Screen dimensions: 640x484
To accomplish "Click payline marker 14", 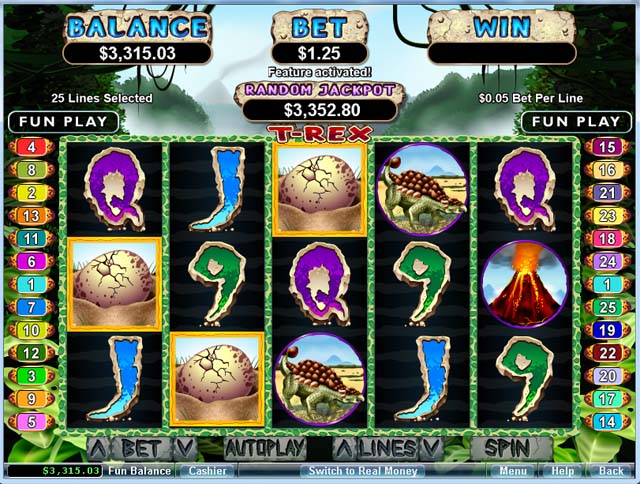I will click(607, 421).
